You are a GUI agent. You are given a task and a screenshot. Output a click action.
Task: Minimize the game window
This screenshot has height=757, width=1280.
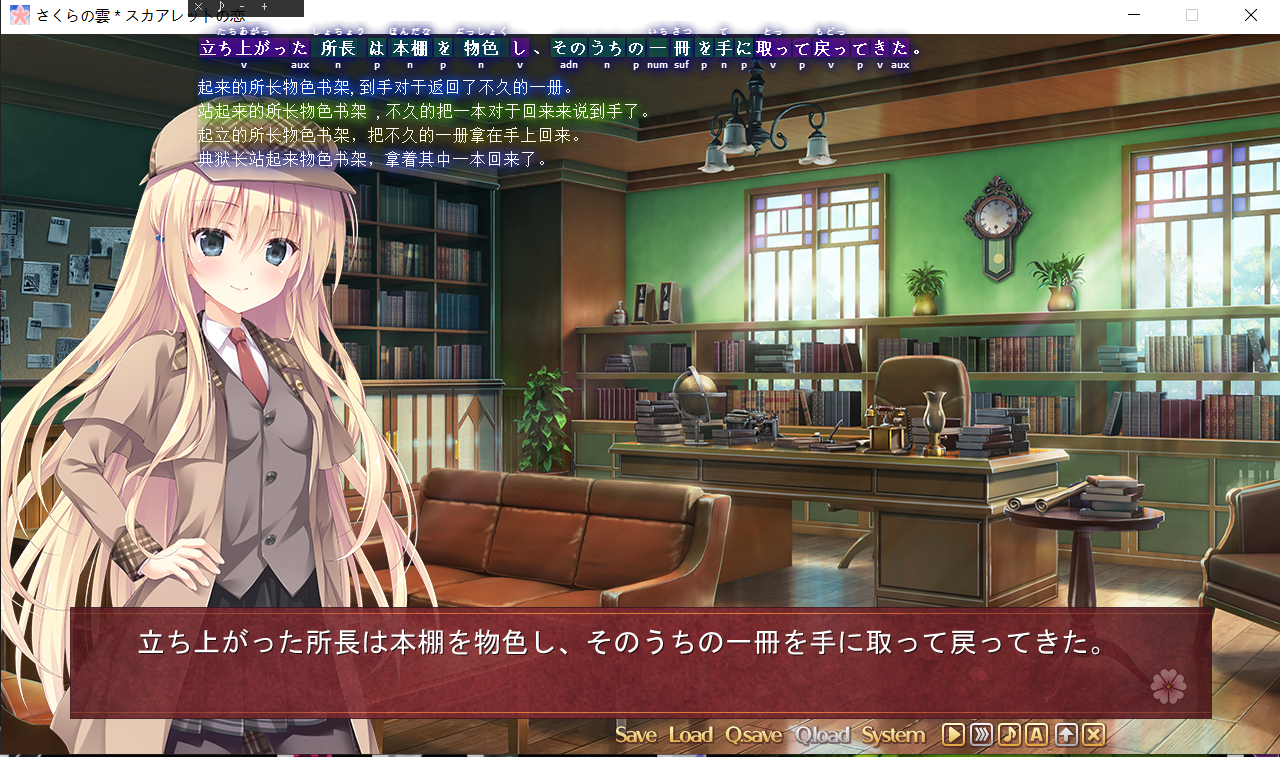point(1133,15)
